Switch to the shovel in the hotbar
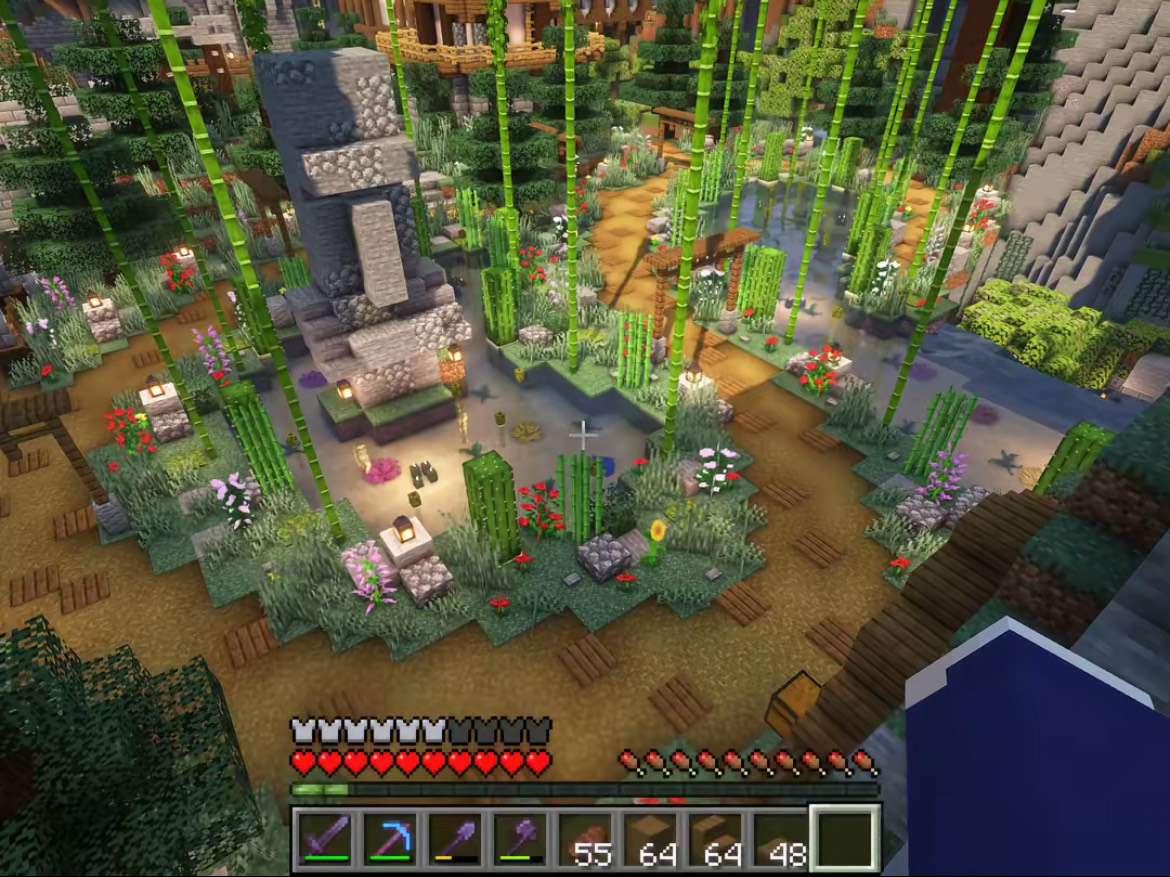The image size is (1170, 877). pyautogui.click(x=455, y=837)
